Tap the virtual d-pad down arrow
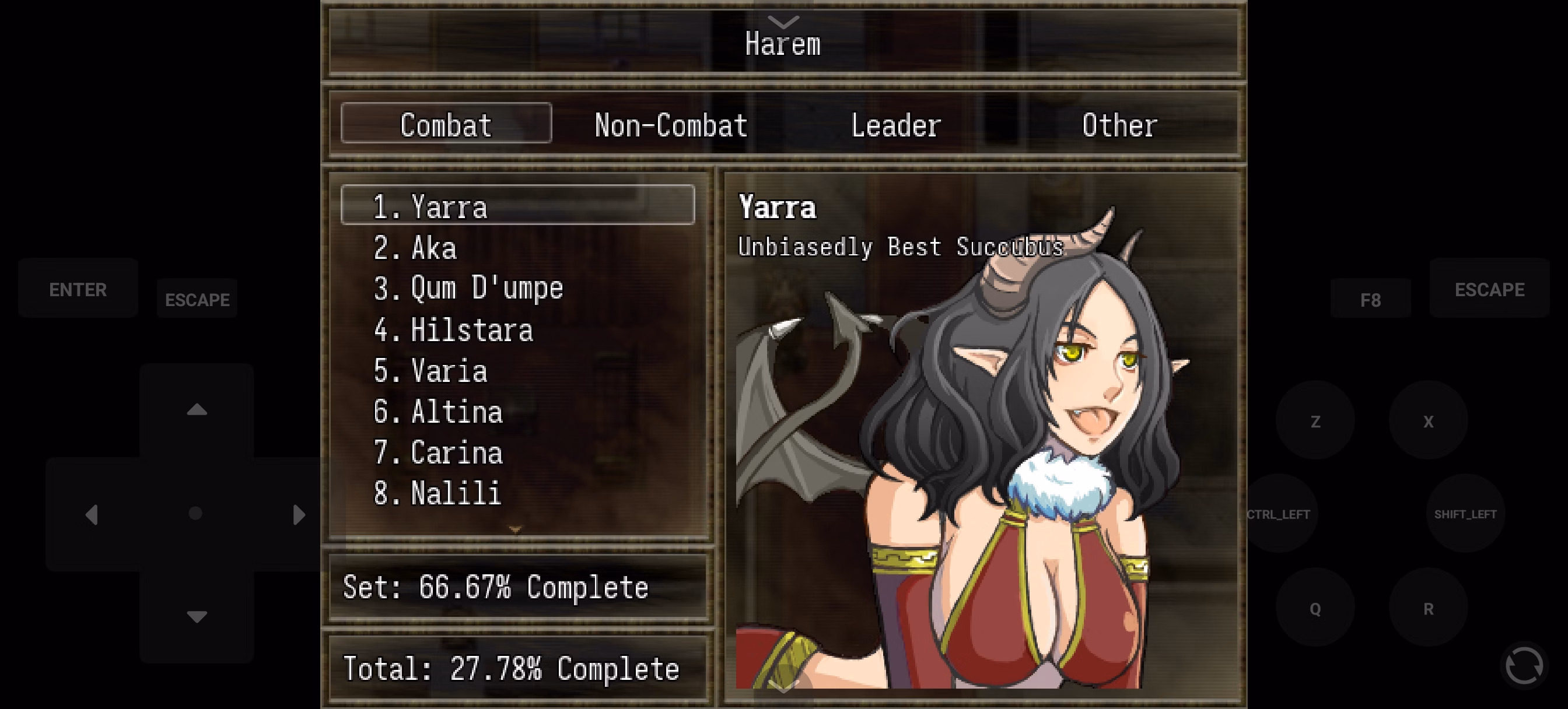Image resolution: width=1568 pixels, height=709 pixels. pyautogui.click(x=197, y=616)
